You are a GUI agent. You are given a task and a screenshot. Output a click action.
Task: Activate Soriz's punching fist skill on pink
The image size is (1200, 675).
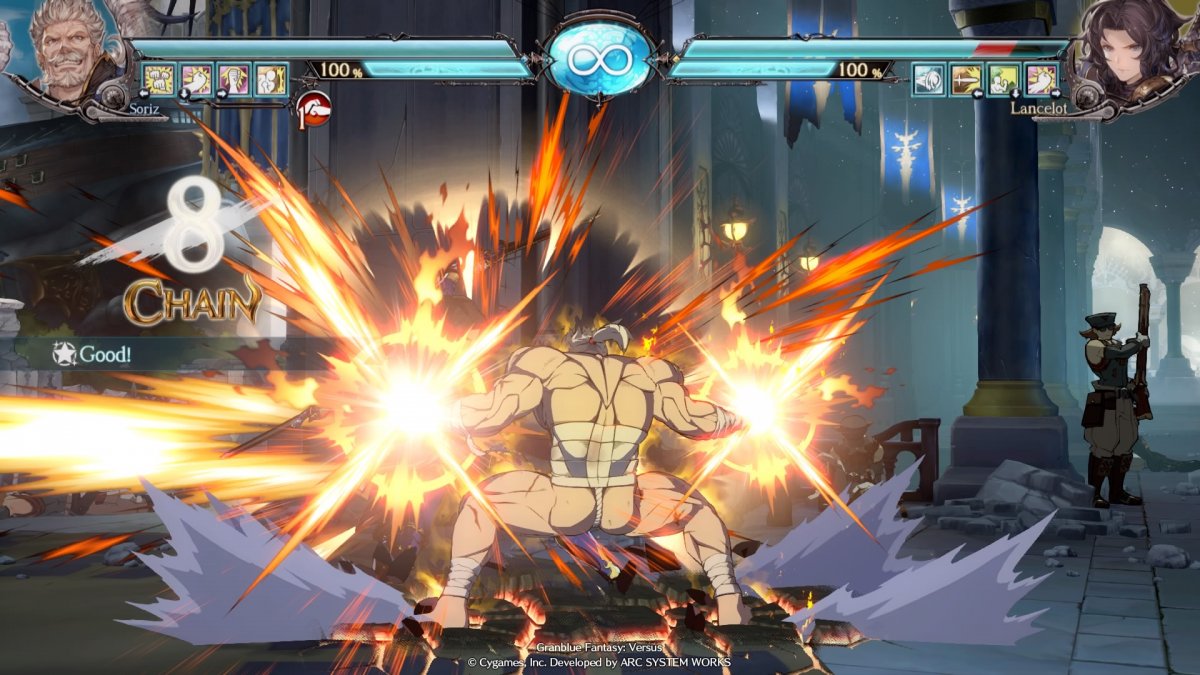196,79
